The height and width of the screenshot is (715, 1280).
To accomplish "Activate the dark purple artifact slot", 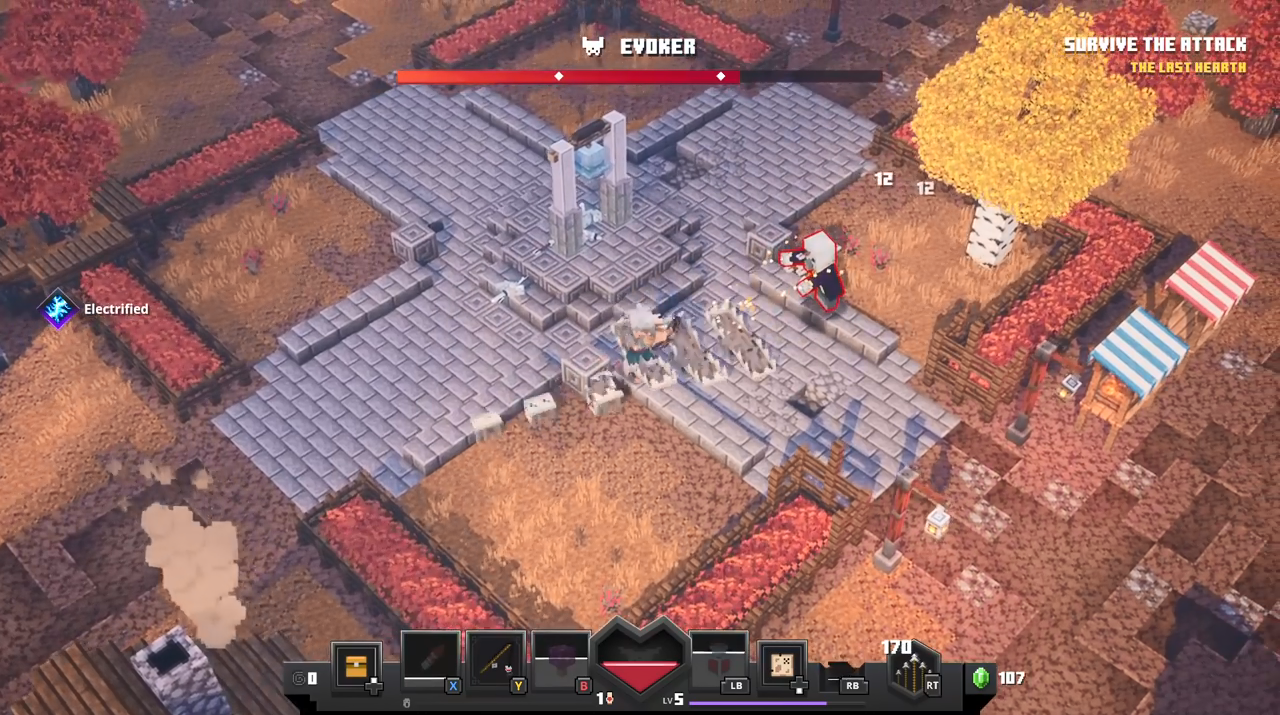I will click(x=561, y=660).
